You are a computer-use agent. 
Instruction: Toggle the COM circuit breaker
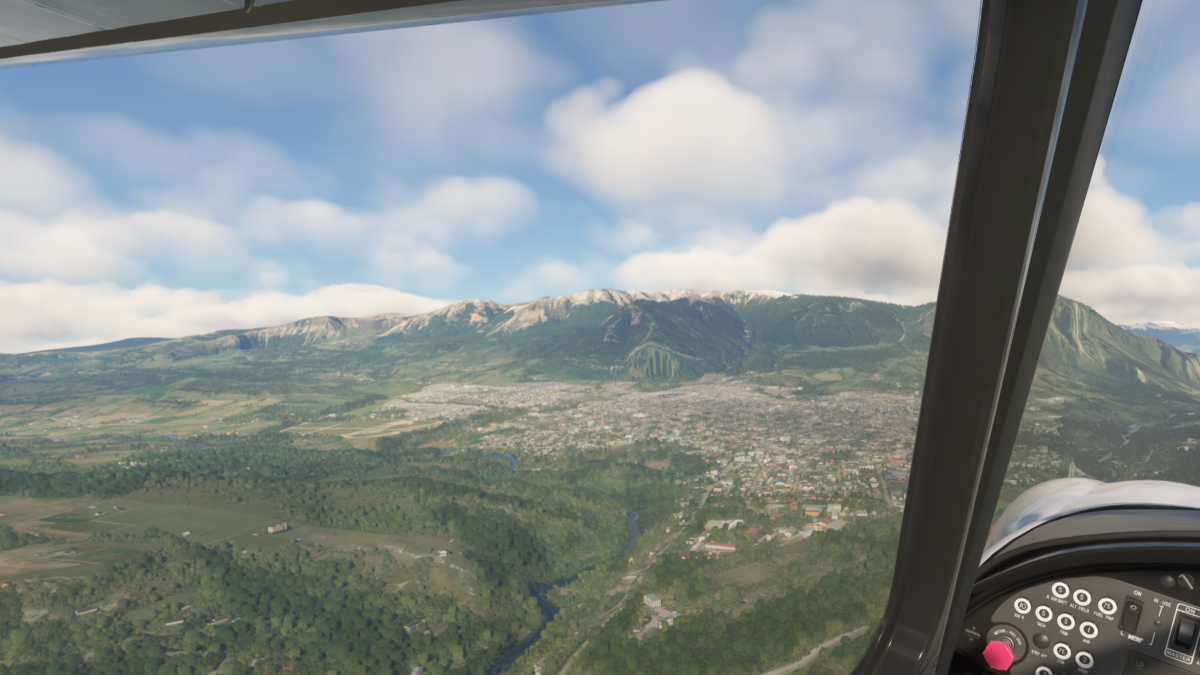(1062, 651)
